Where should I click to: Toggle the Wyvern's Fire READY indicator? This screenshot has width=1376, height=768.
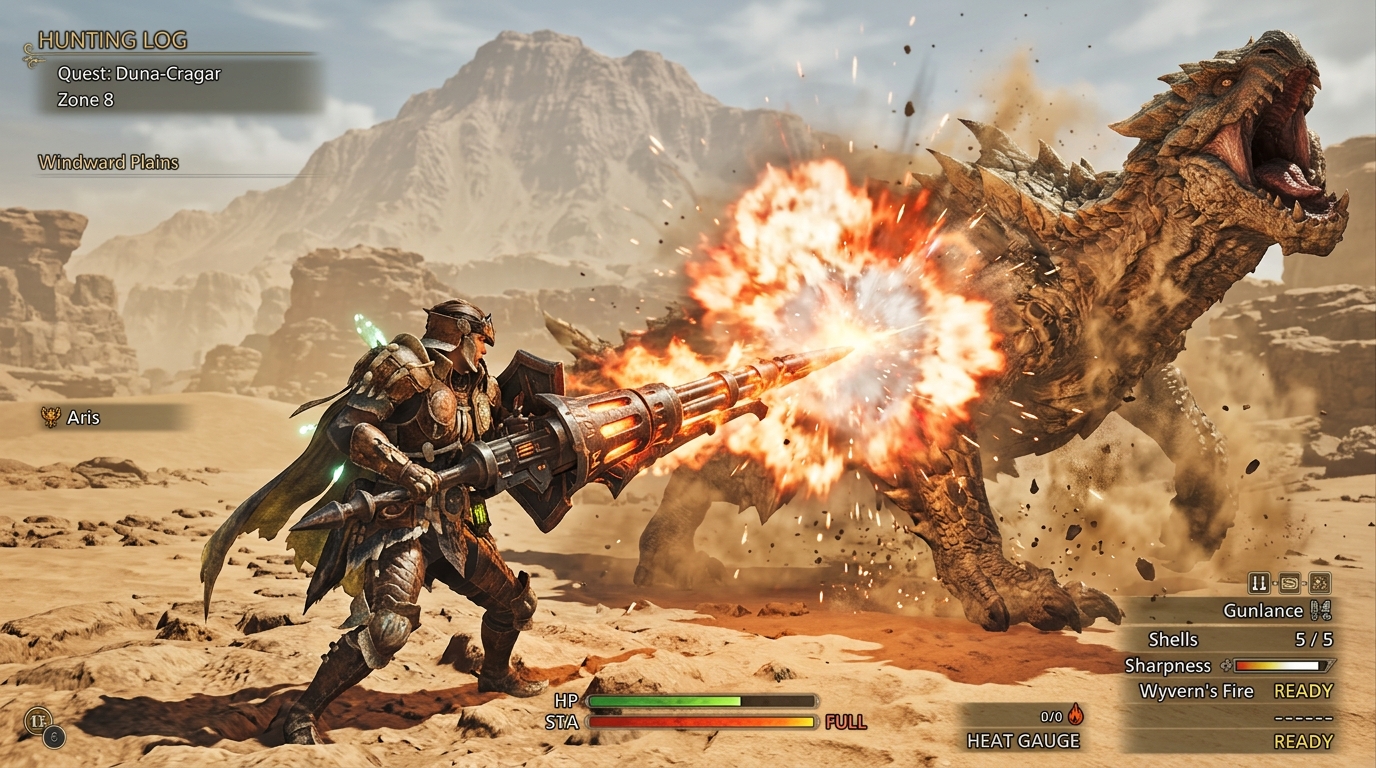click(1305, 690)
